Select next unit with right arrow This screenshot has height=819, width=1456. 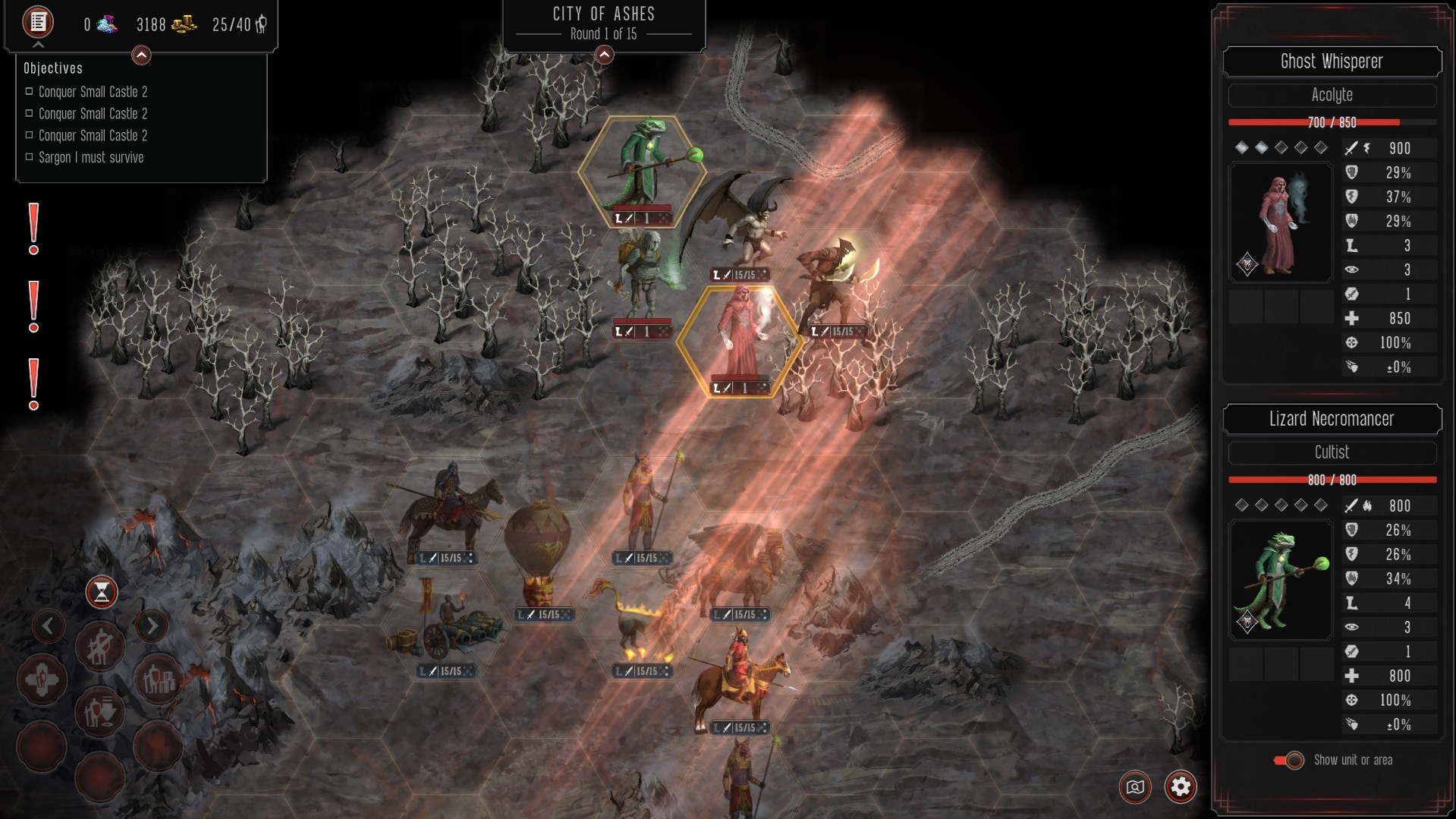coord(152,625)
